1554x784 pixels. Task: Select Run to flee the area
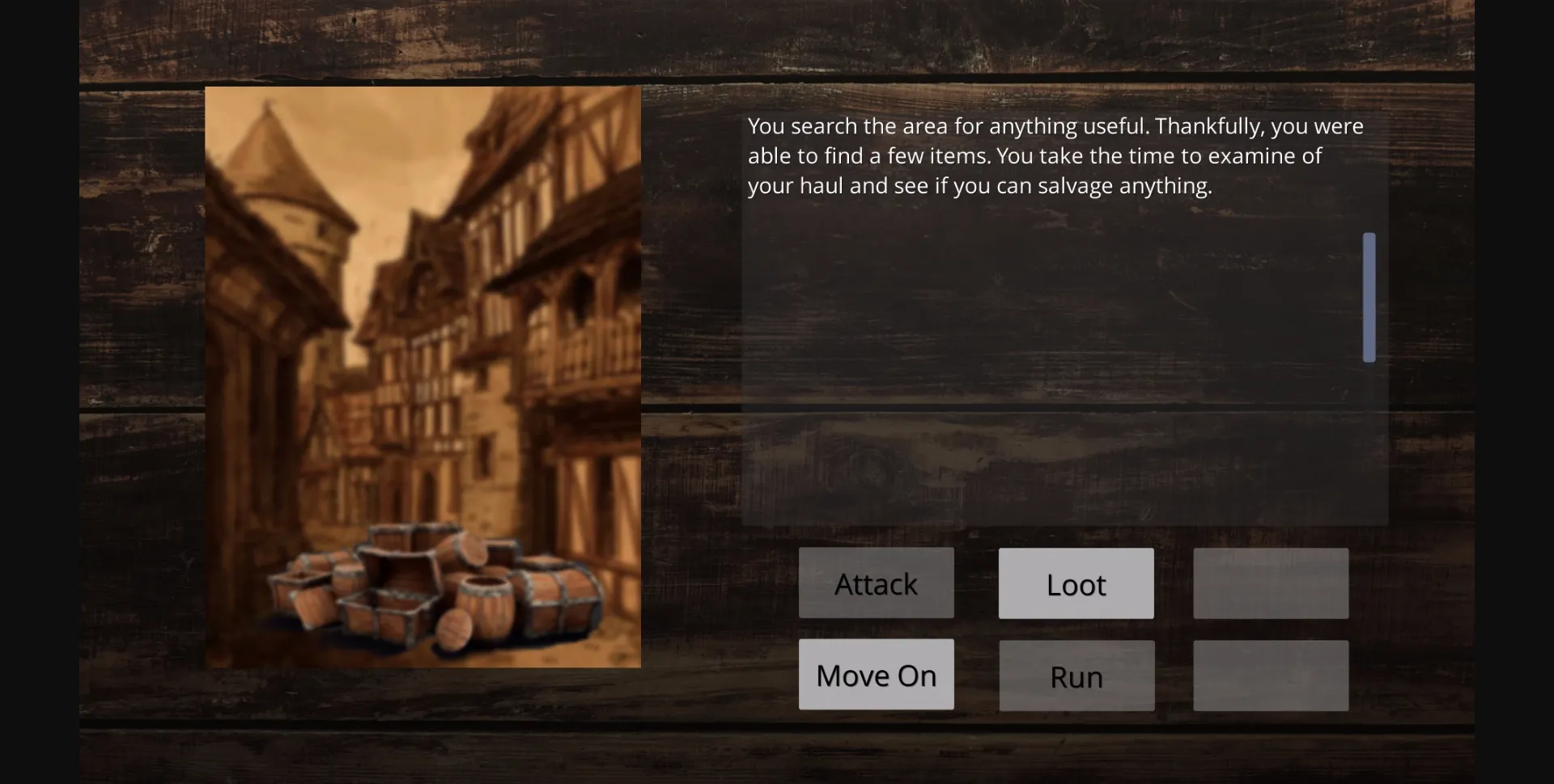pyautogui.click(x=1076, y=676)
